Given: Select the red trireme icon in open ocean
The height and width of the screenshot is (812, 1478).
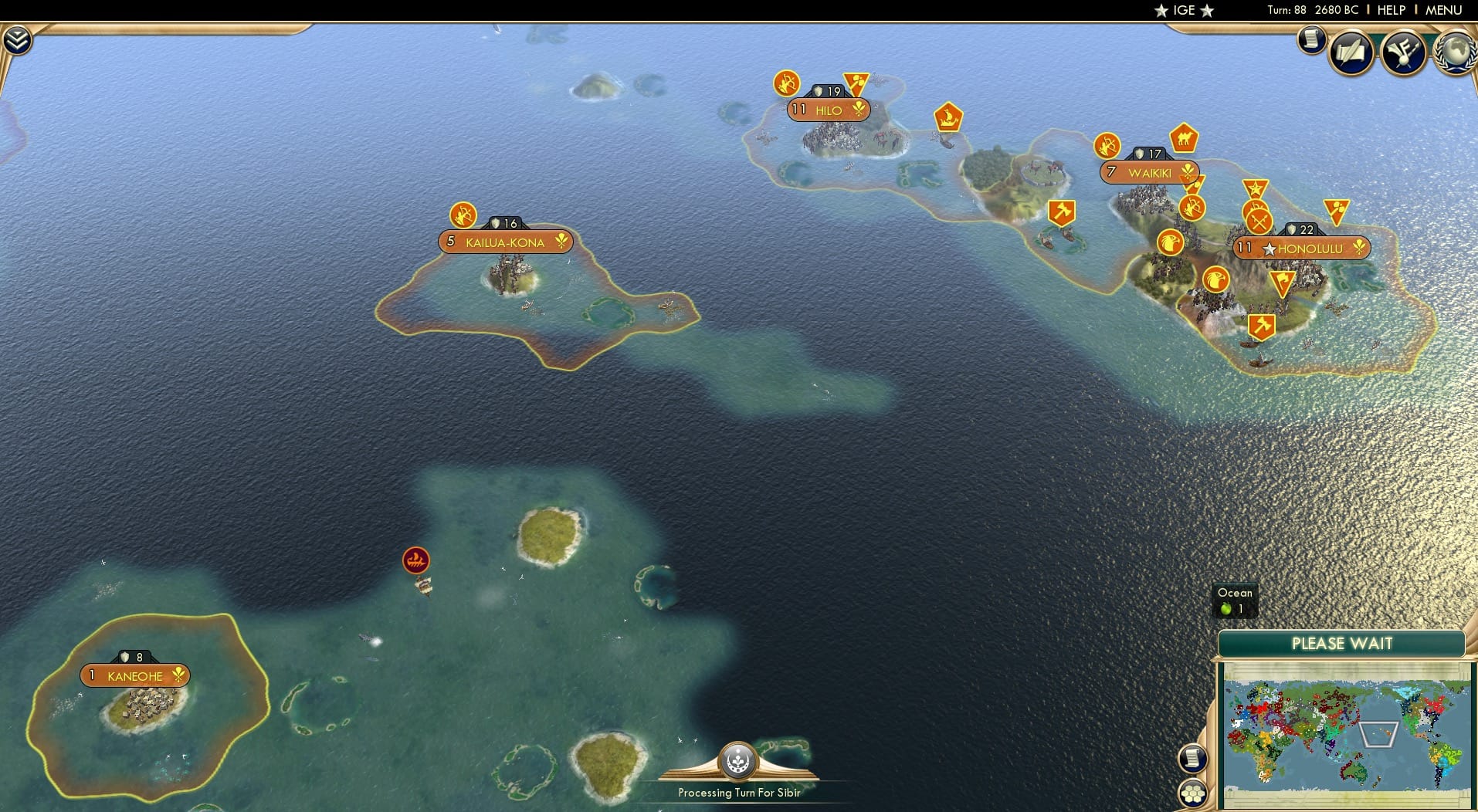Looking at the screenshot, I should [x=415, y=559].
